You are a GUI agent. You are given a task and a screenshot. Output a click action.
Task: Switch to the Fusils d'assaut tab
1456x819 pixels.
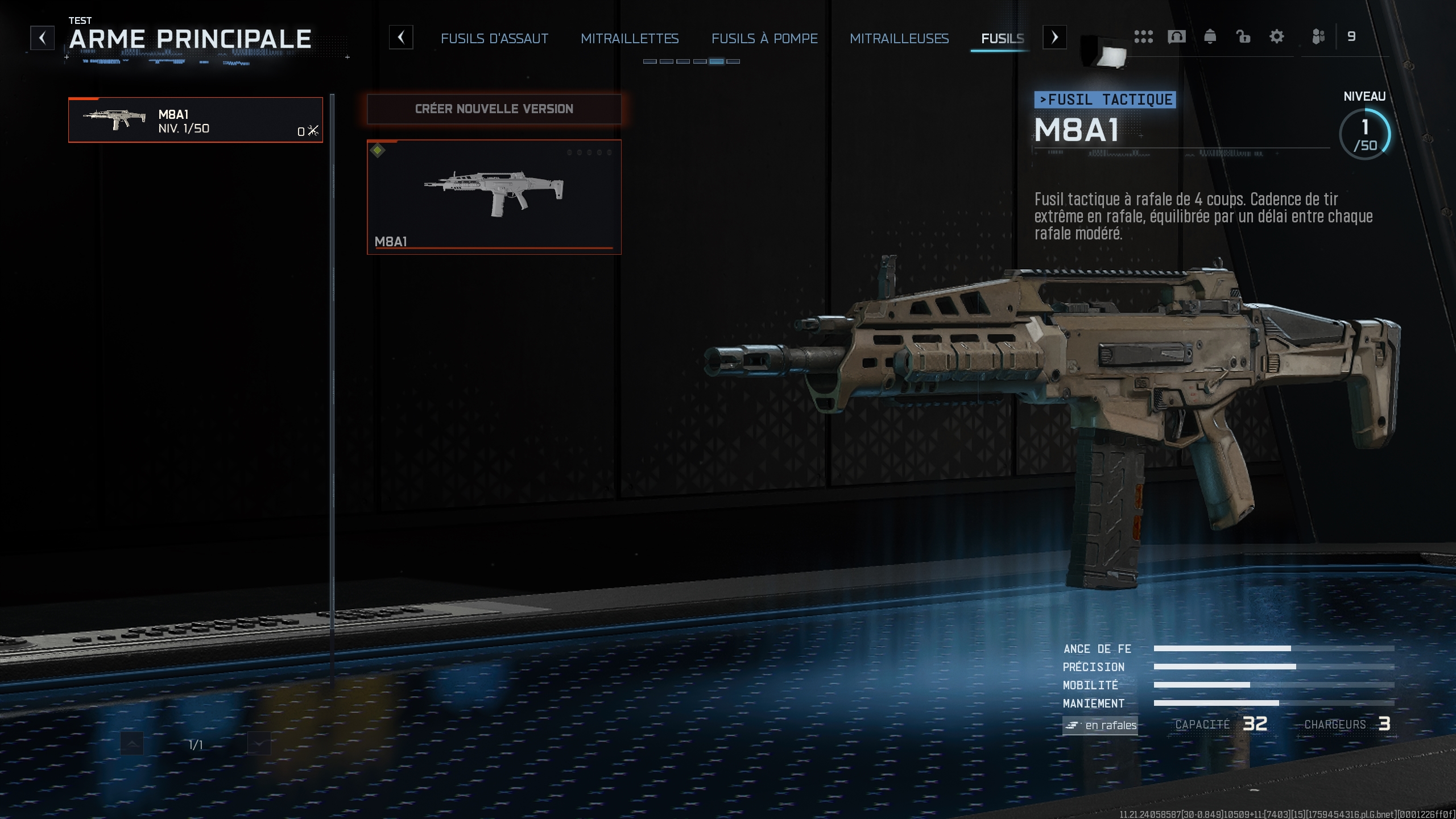click(494, 39)
